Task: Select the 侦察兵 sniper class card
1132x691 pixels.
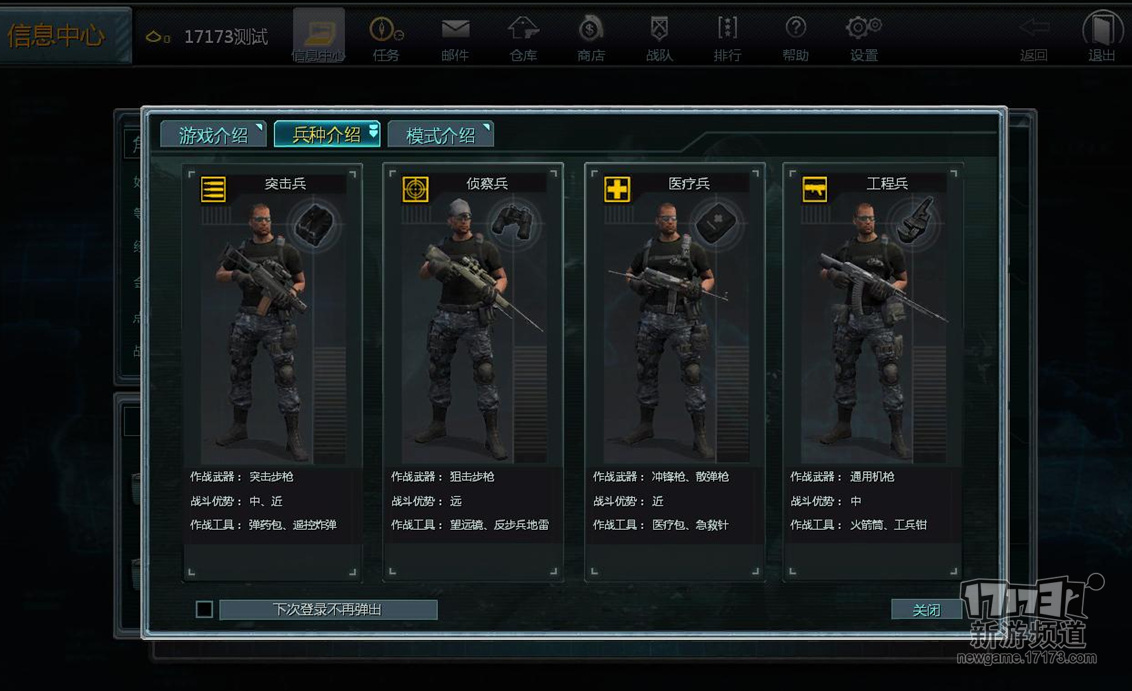Action: [473, 370]
